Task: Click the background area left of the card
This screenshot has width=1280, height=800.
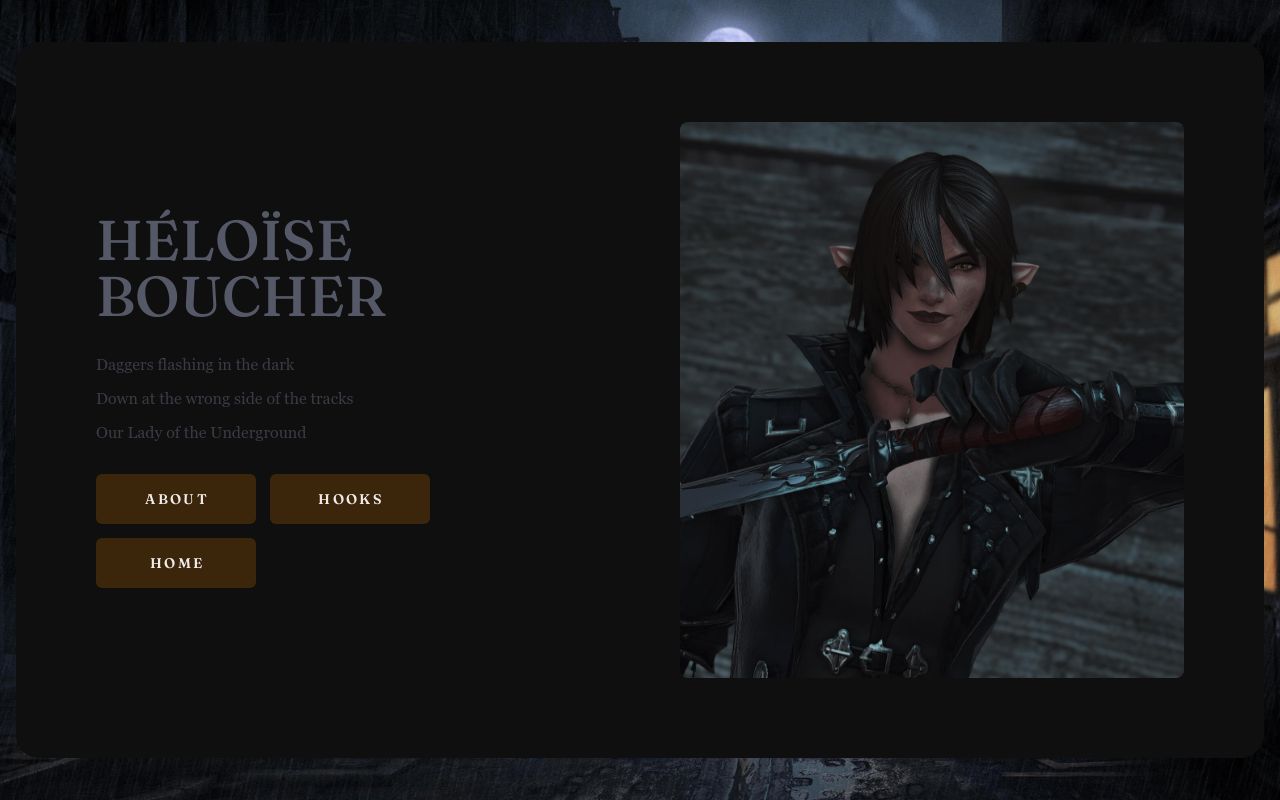Action: click(10, 400)
